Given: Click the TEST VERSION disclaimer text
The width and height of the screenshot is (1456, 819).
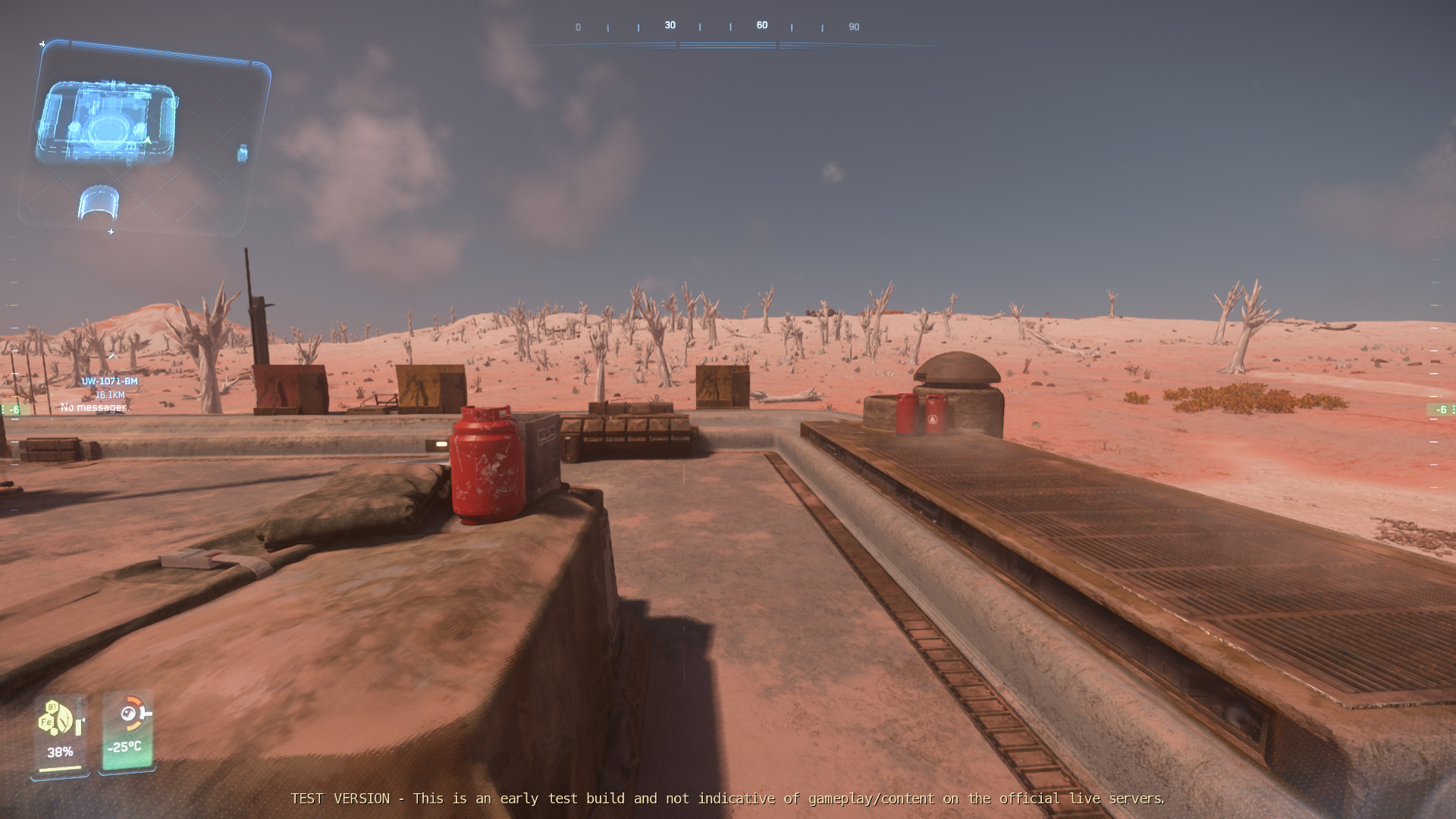Looking at the screenshot, I should click(728, 799).
